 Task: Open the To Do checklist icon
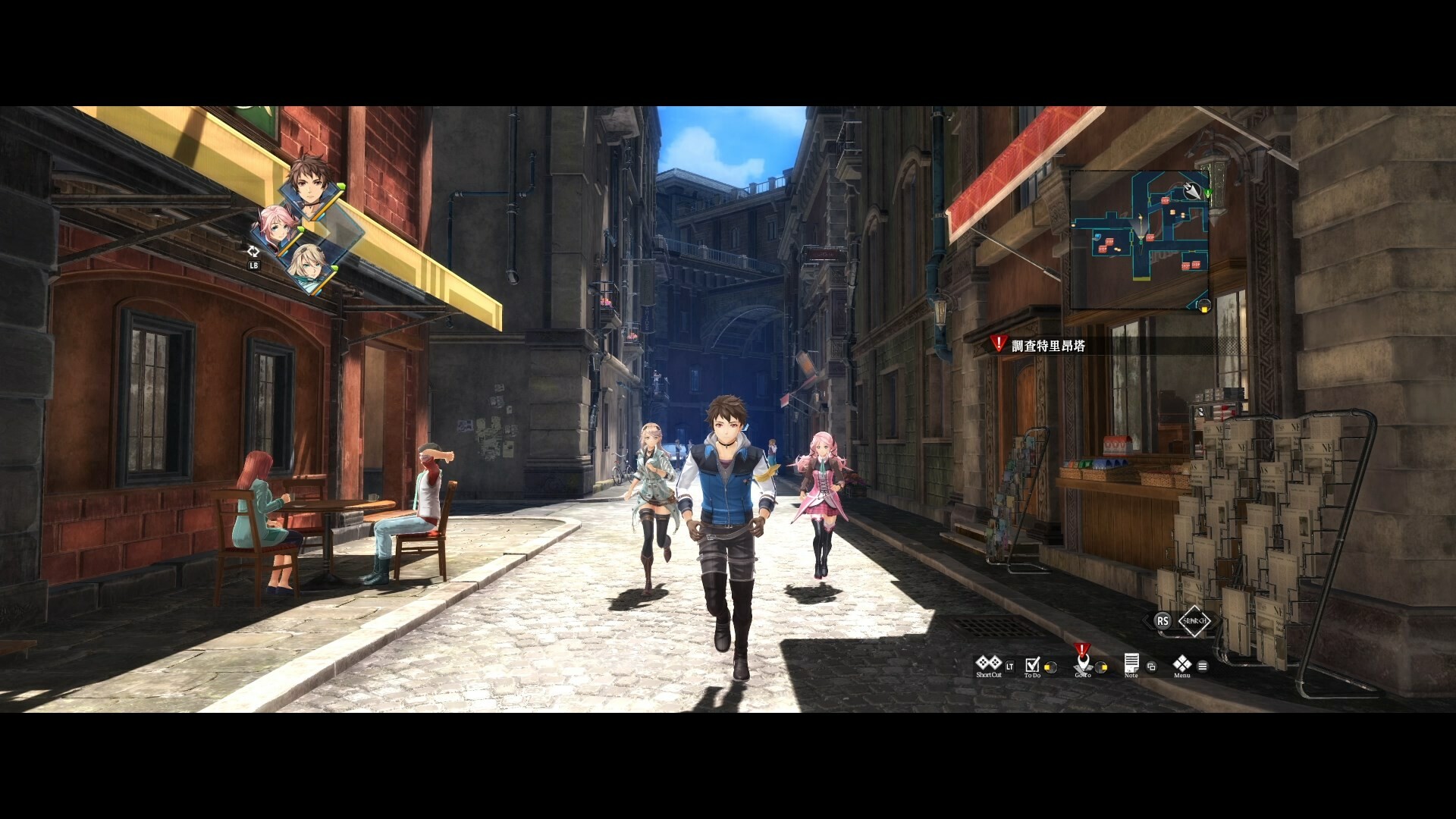[1031, 664]
